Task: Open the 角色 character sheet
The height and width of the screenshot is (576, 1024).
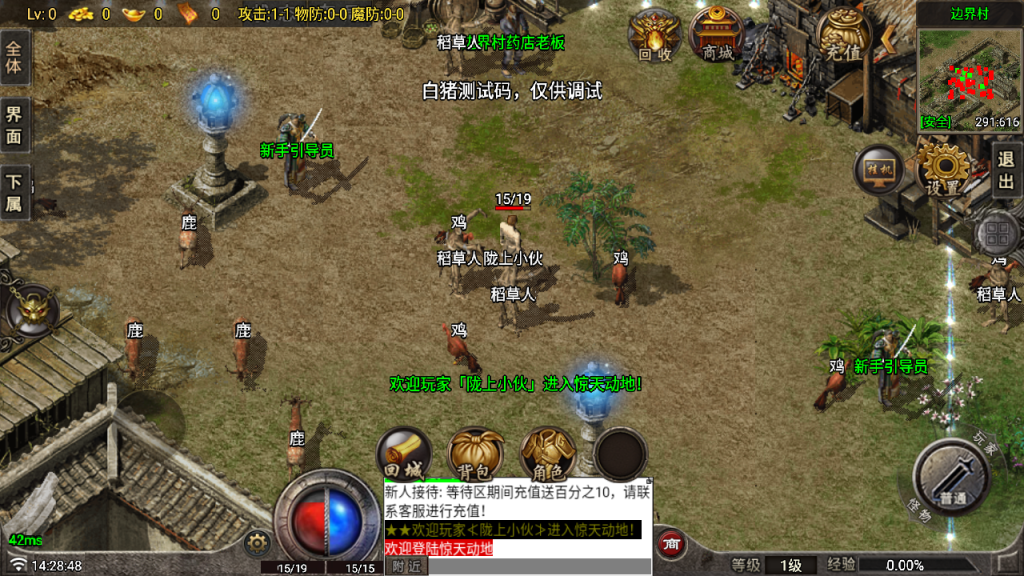Action: (x=546, y=456)
